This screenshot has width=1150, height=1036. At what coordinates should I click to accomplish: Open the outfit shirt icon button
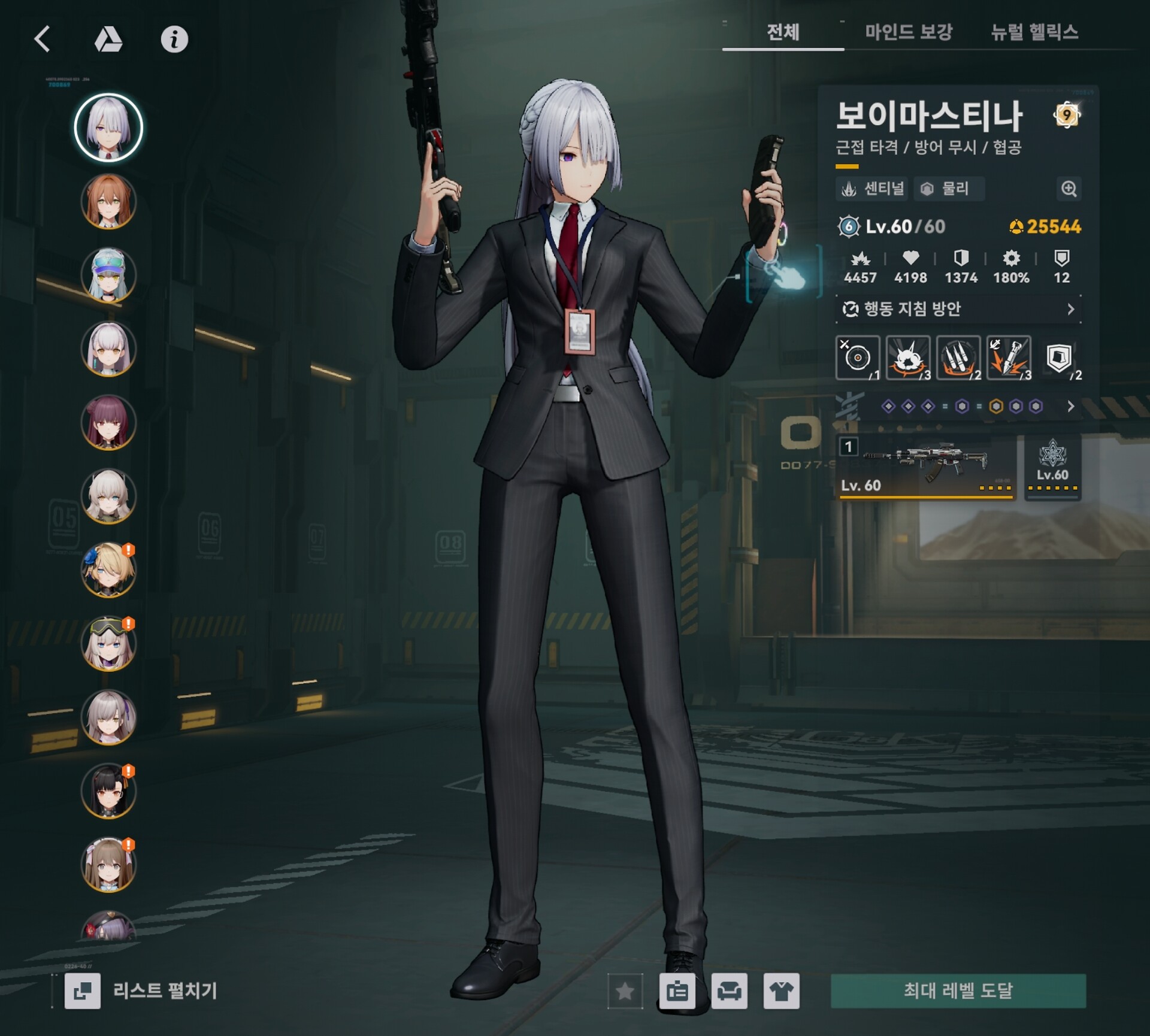(781, 992)
